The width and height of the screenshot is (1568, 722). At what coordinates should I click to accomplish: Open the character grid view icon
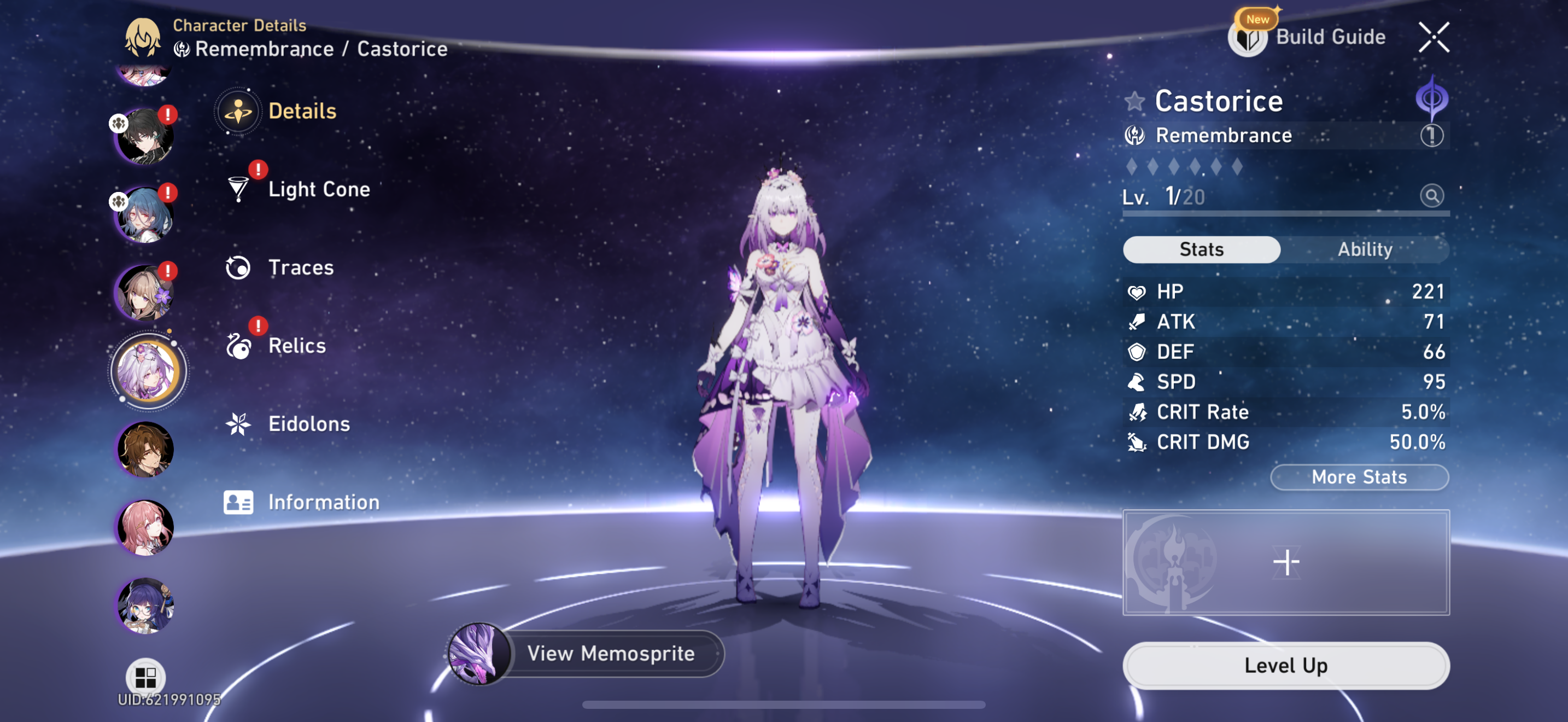click(145, 677)
